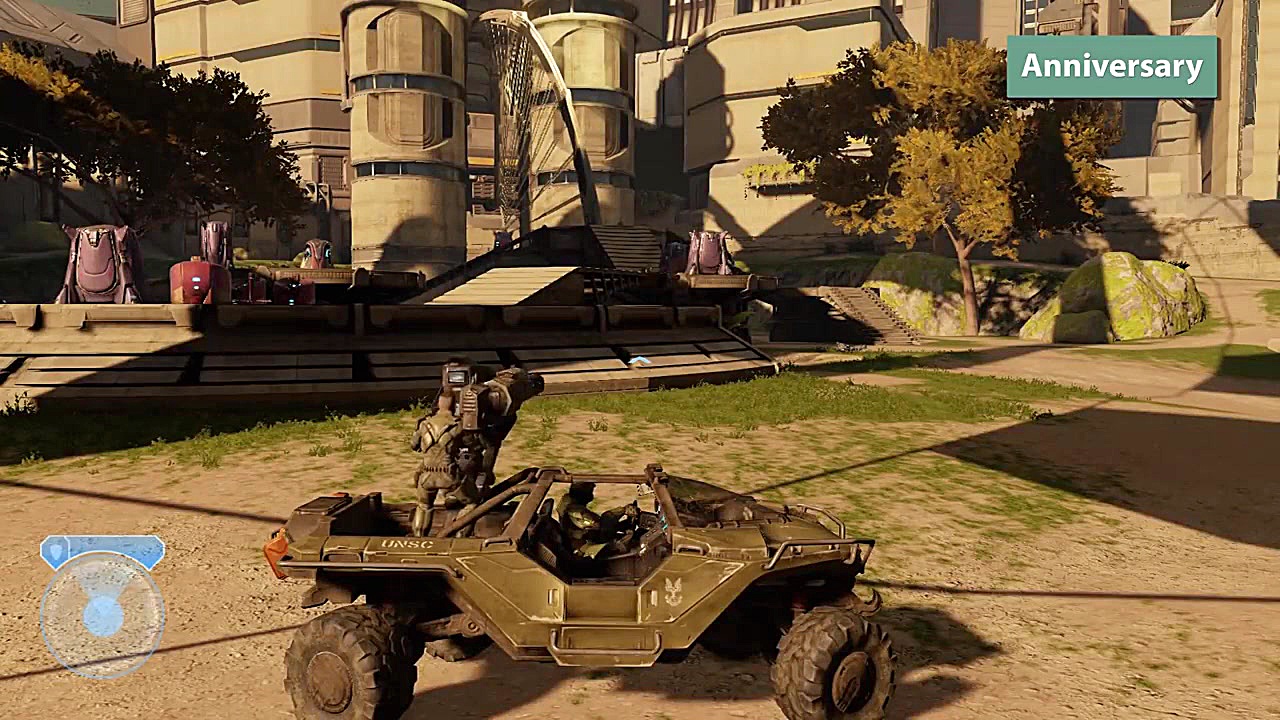Viewport: 1280px width, 720px height.
Task: Click the shield meter above the radar
Action: 100,550
